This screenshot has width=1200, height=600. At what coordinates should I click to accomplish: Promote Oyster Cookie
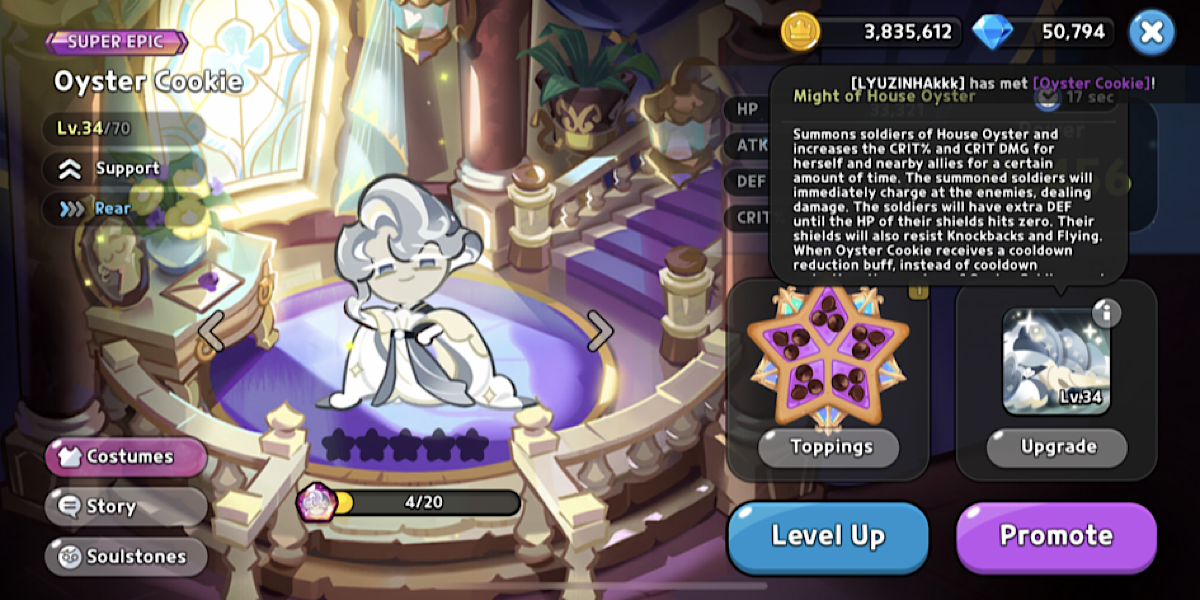[1056, 536]
